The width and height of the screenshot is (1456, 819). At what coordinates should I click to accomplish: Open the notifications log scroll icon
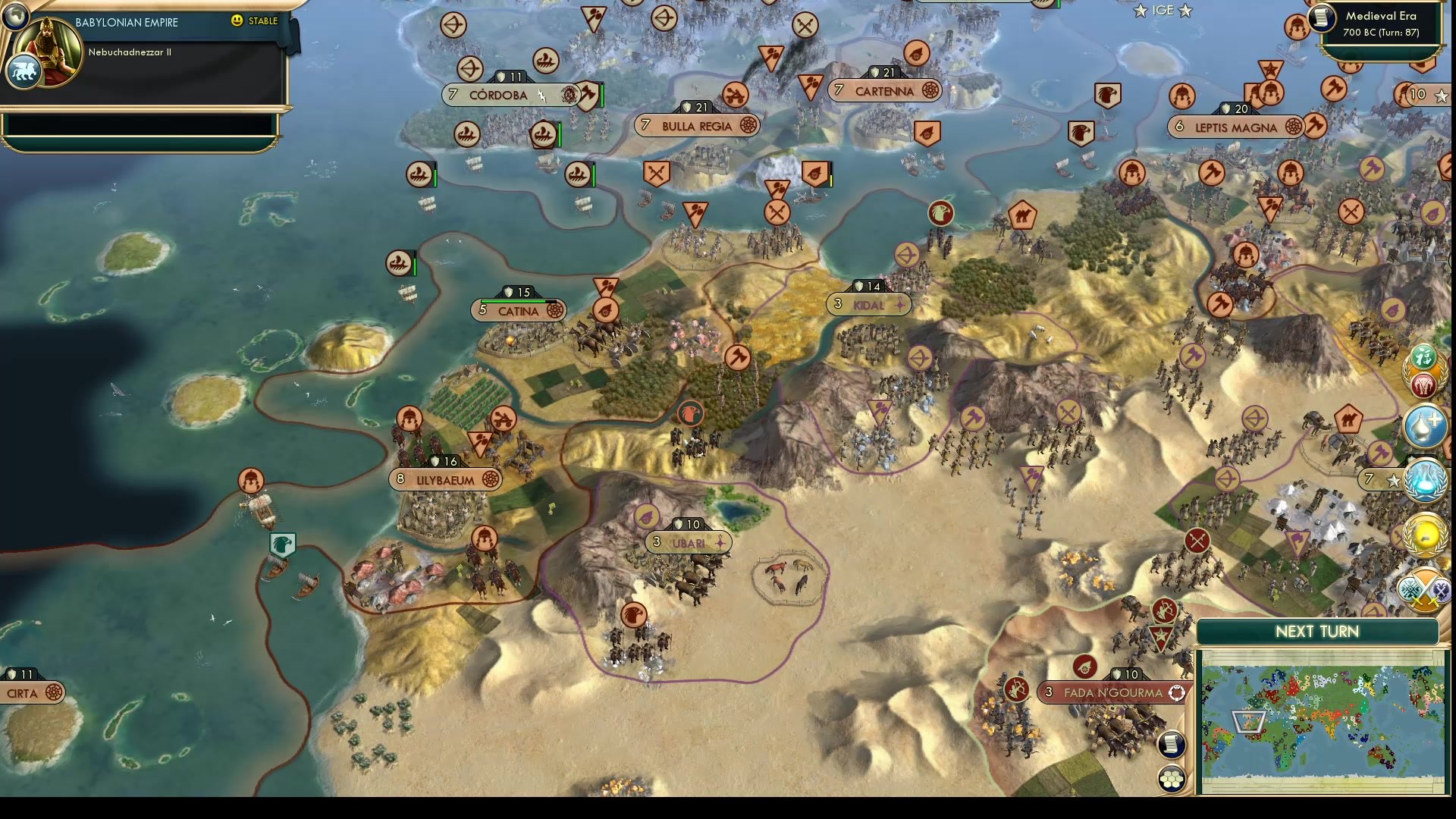pyautogui.click(x=1171, y=744)
